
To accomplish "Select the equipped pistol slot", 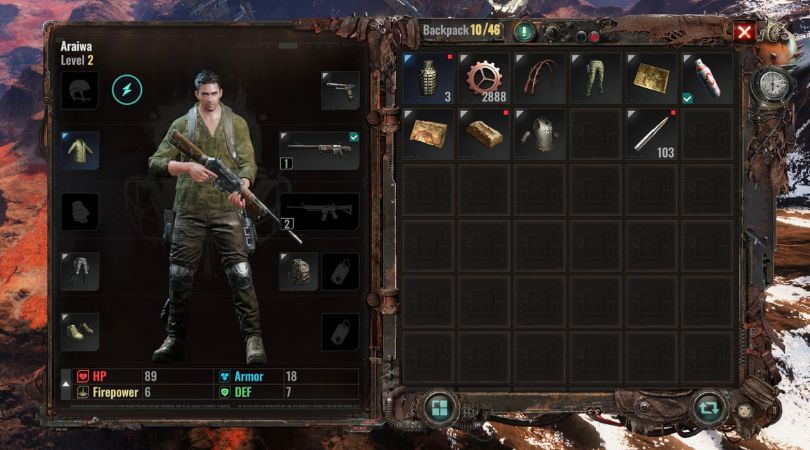I will pos(340,90).
